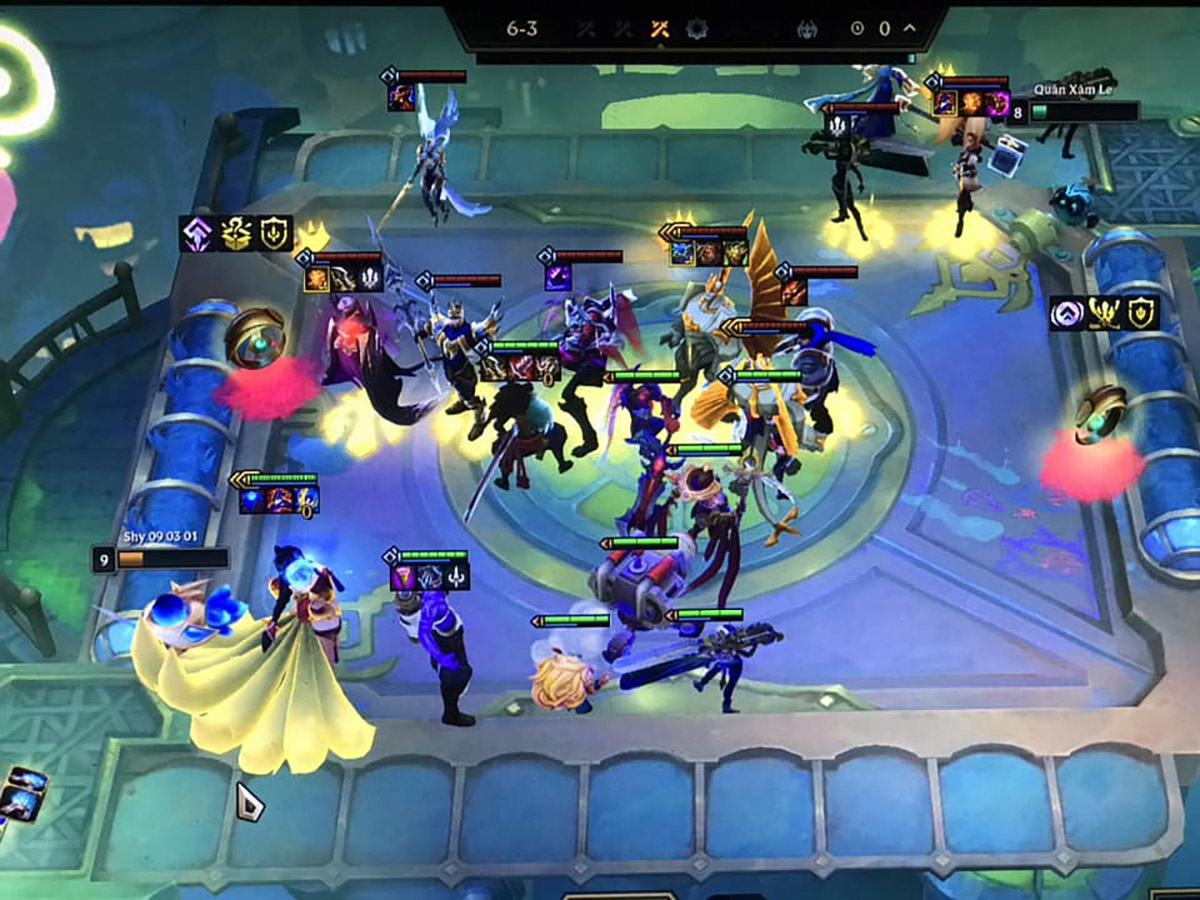This screenshot has width=1200, height=900.
Task: View the gold flame shield augment
Action: (x=1141, y=314)
